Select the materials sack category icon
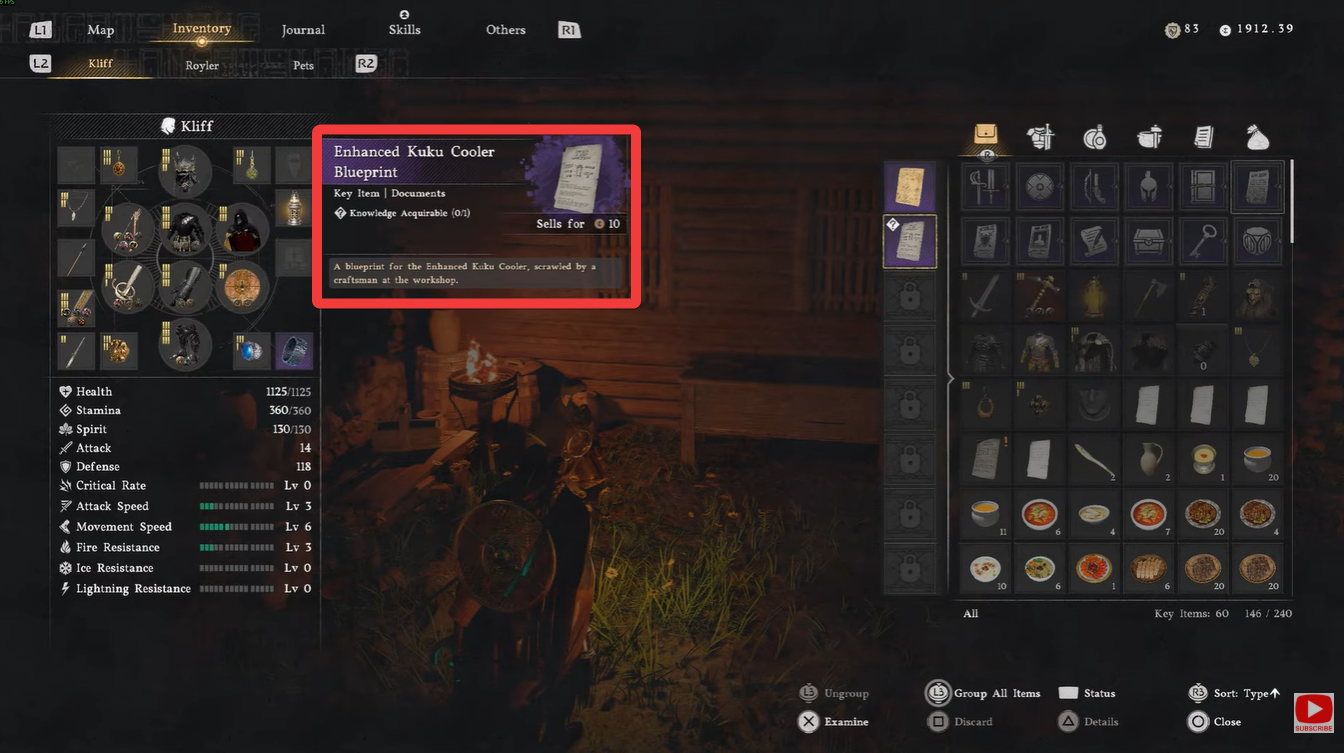Screen dimensions: 1344x753 click(x=1257, y=137)
